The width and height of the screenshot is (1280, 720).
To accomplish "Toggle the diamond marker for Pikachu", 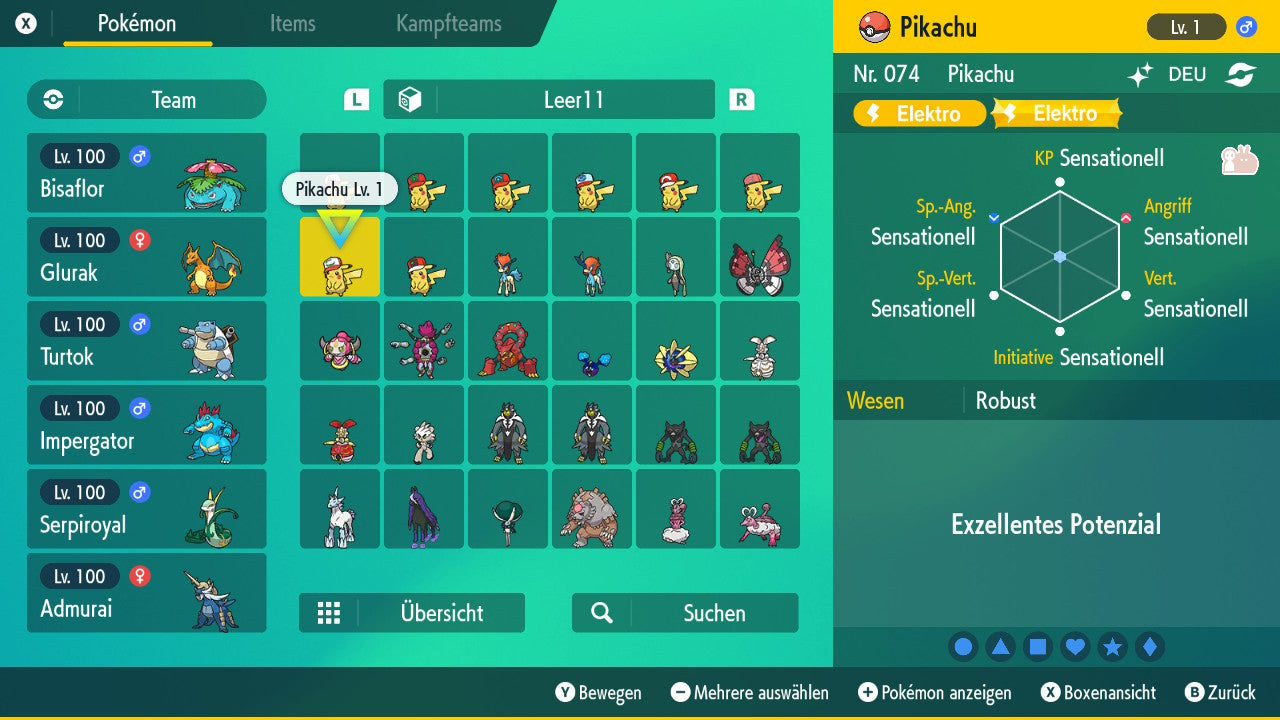I will point(1151,646).
